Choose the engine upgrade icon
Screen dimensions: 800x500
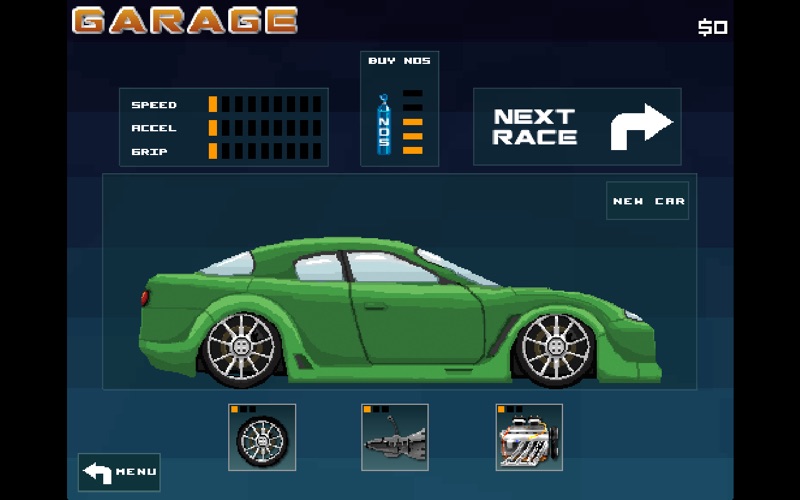529,437
